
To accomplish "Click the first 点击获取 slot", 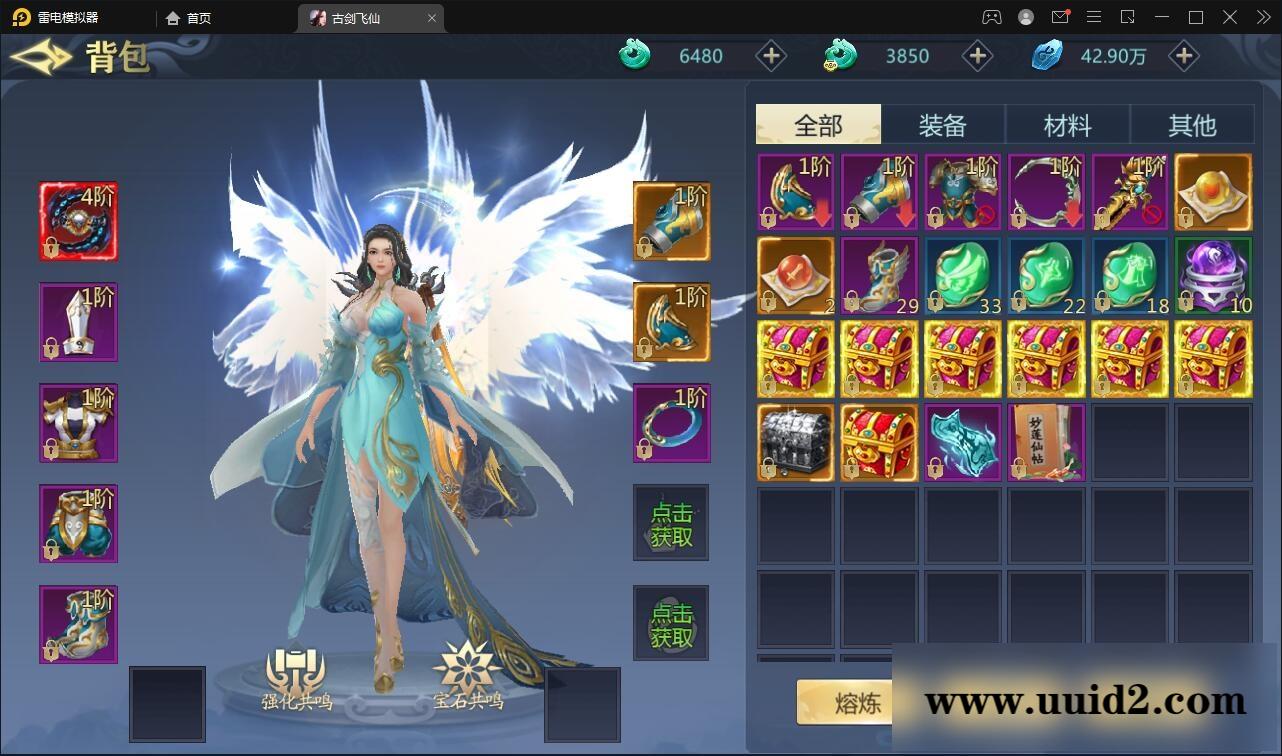I will (671, 522).
